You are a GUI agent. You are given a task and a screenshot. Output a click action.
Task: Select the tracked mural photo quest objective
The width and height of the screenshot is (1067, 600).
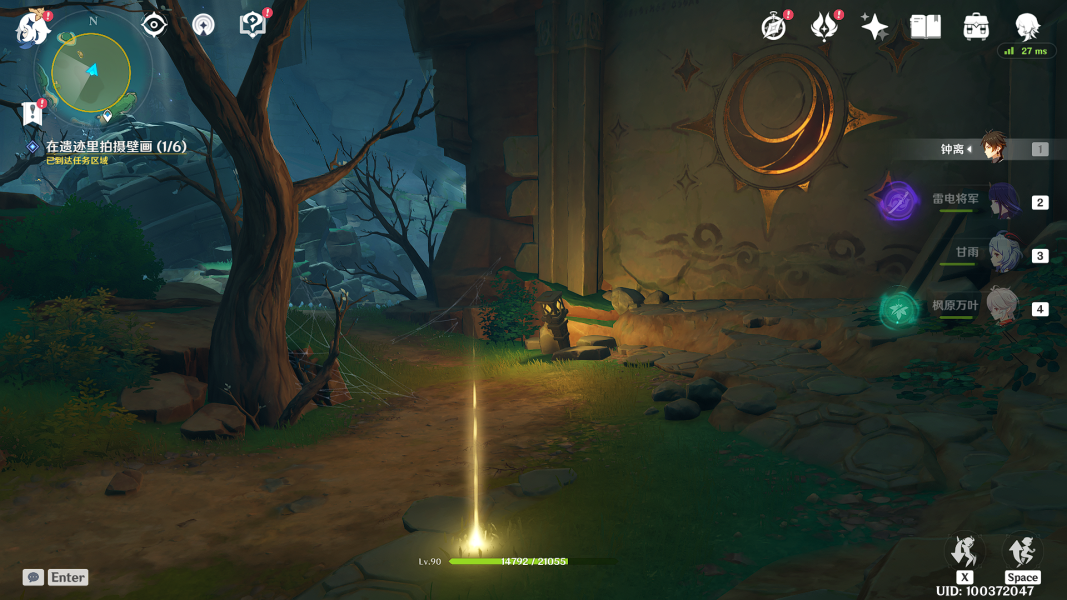coord(115,147)
